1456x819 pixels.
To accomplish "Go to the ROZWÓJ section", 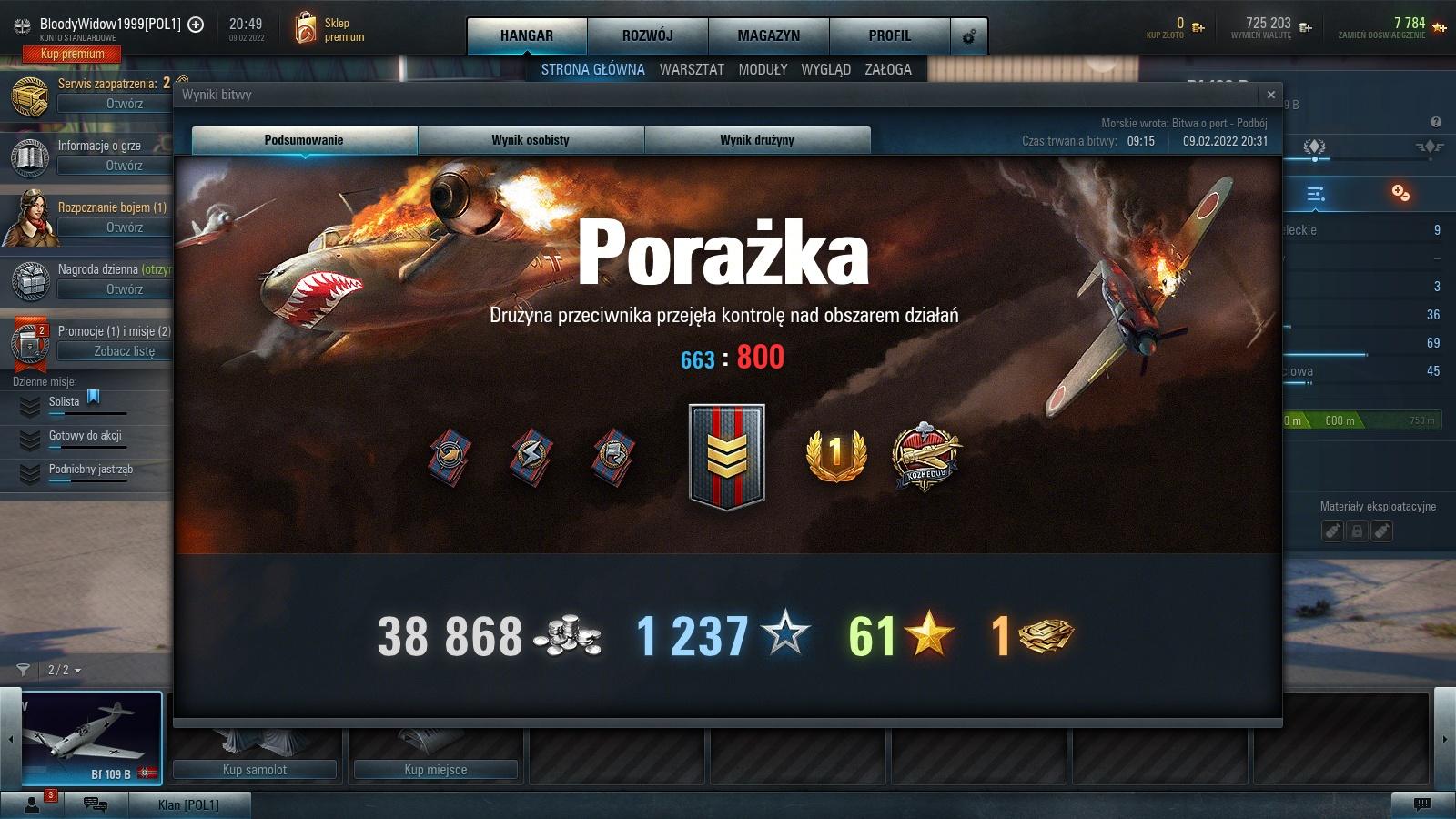I will (x=648, y=35).
